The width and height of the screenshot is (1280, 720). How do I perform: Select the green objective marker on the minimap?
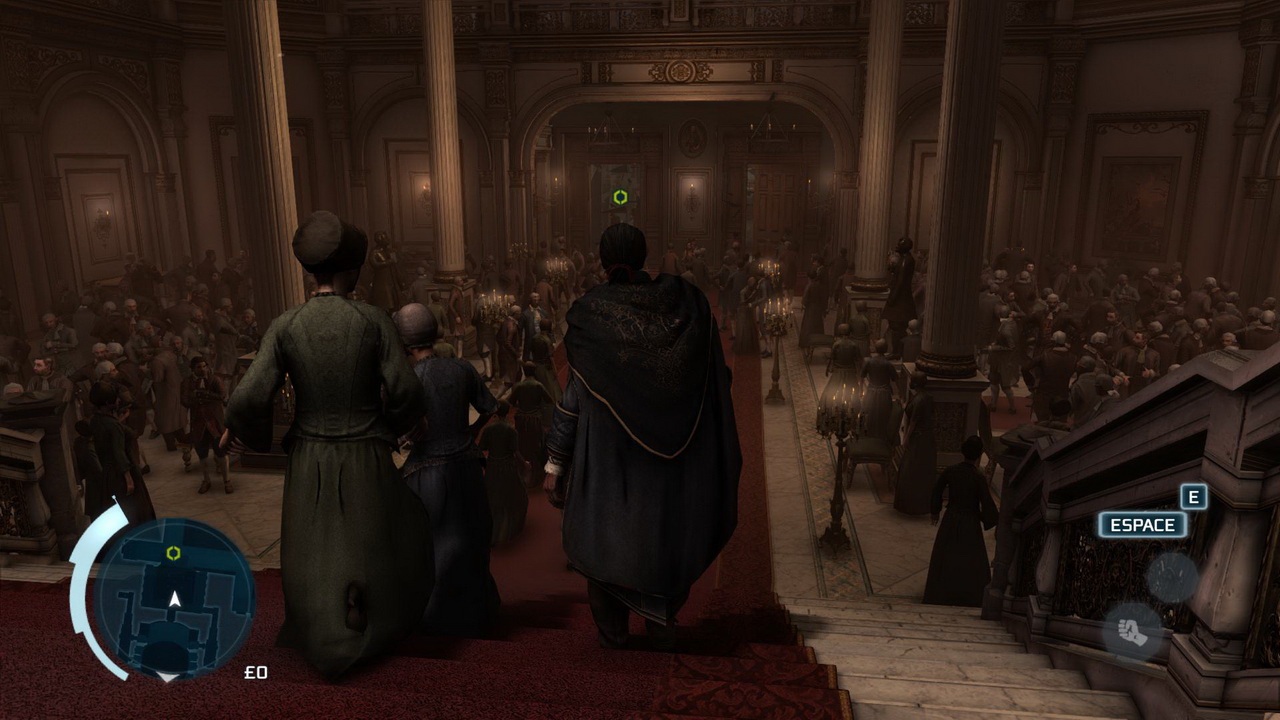(173, 553)
